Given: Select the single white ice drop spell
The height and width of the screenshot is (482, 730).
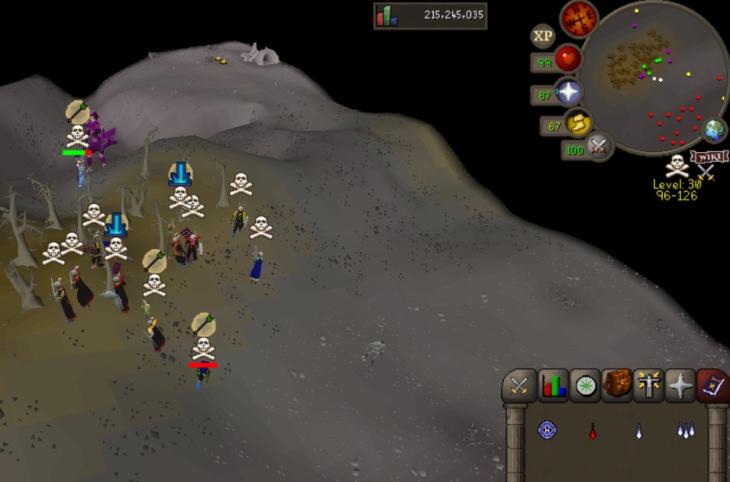Looking at the screenshot, I should click(638, 431).
